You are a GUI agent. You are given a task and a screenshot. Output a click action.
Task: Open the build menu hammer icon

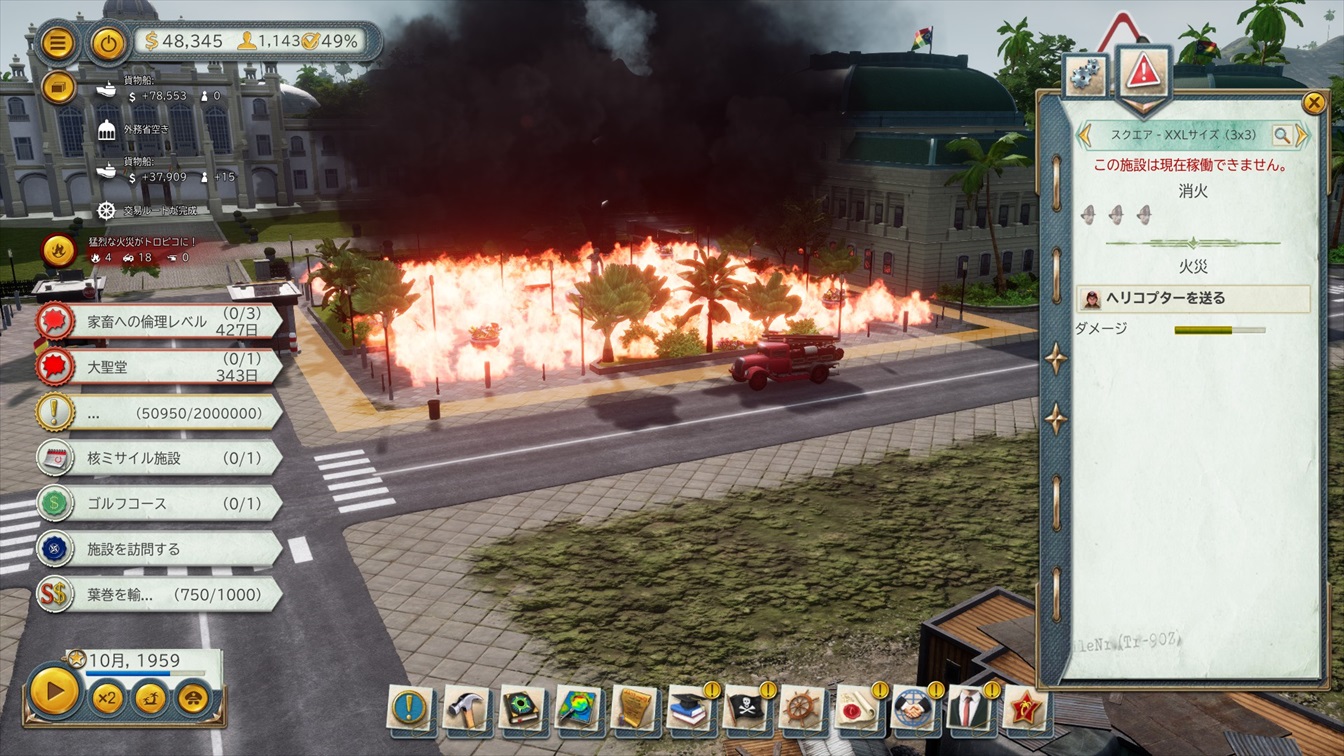465,708
